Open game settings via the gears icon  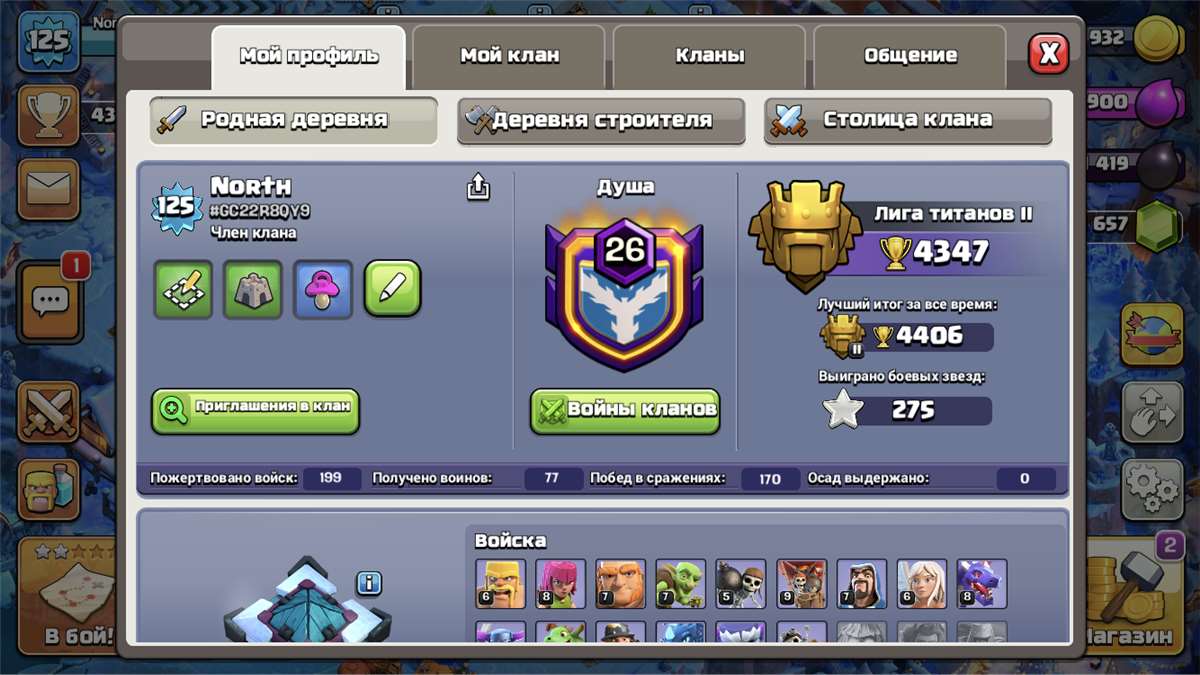1151,489
